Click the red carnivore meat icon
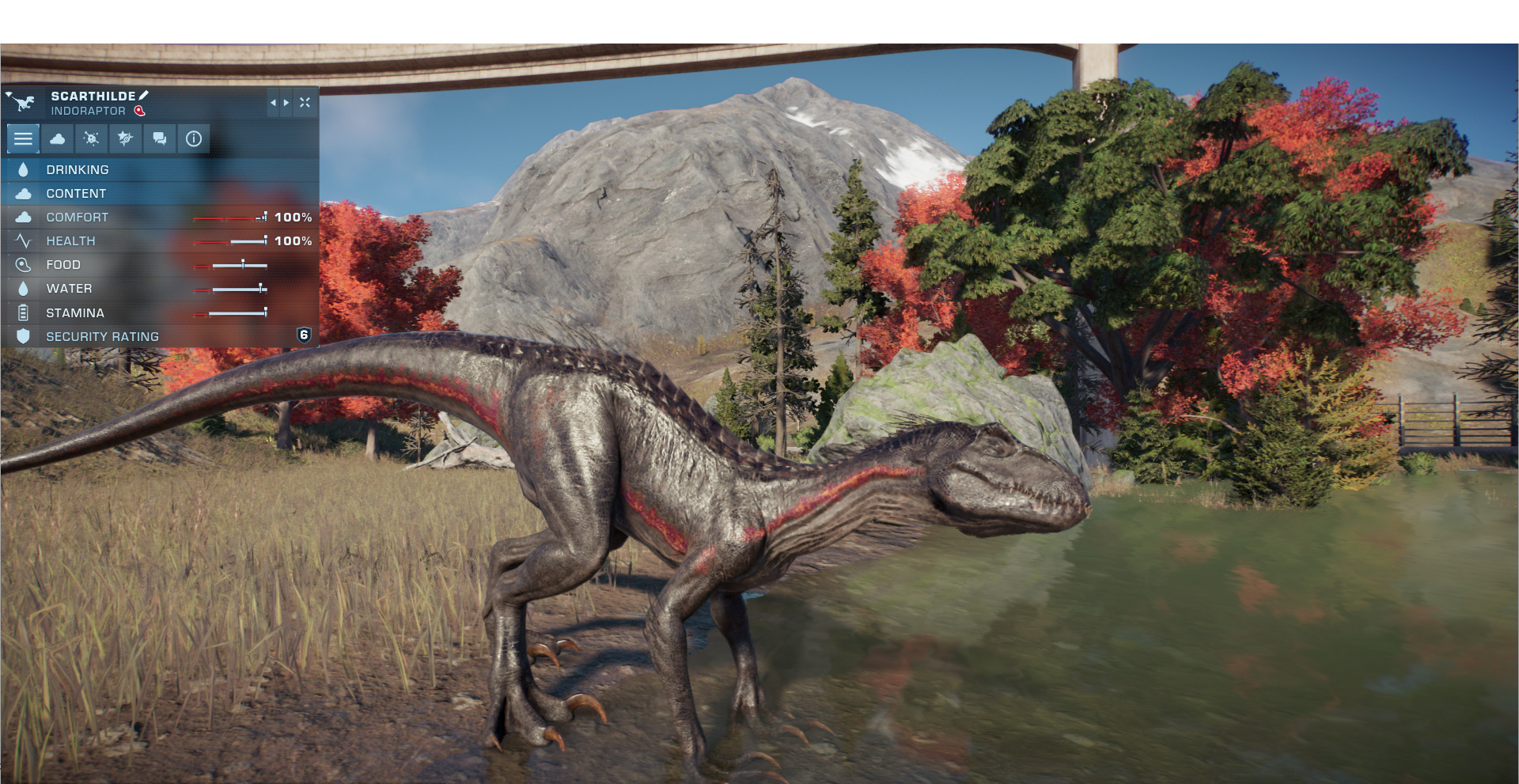 (x=140, y=111)
